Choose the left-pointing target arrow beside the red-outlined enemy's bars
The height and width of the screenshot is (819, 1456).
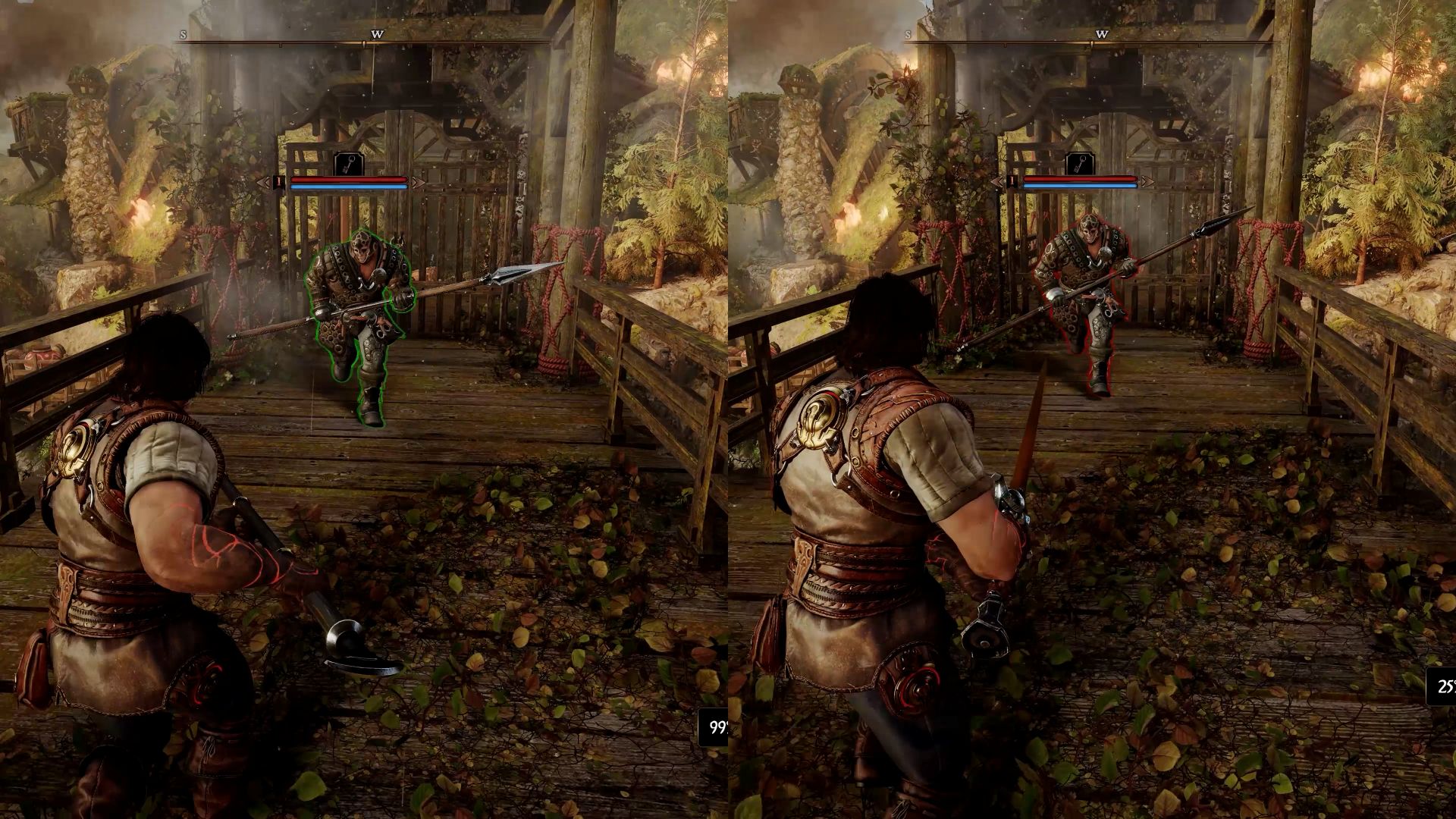(x=997, y=182)
